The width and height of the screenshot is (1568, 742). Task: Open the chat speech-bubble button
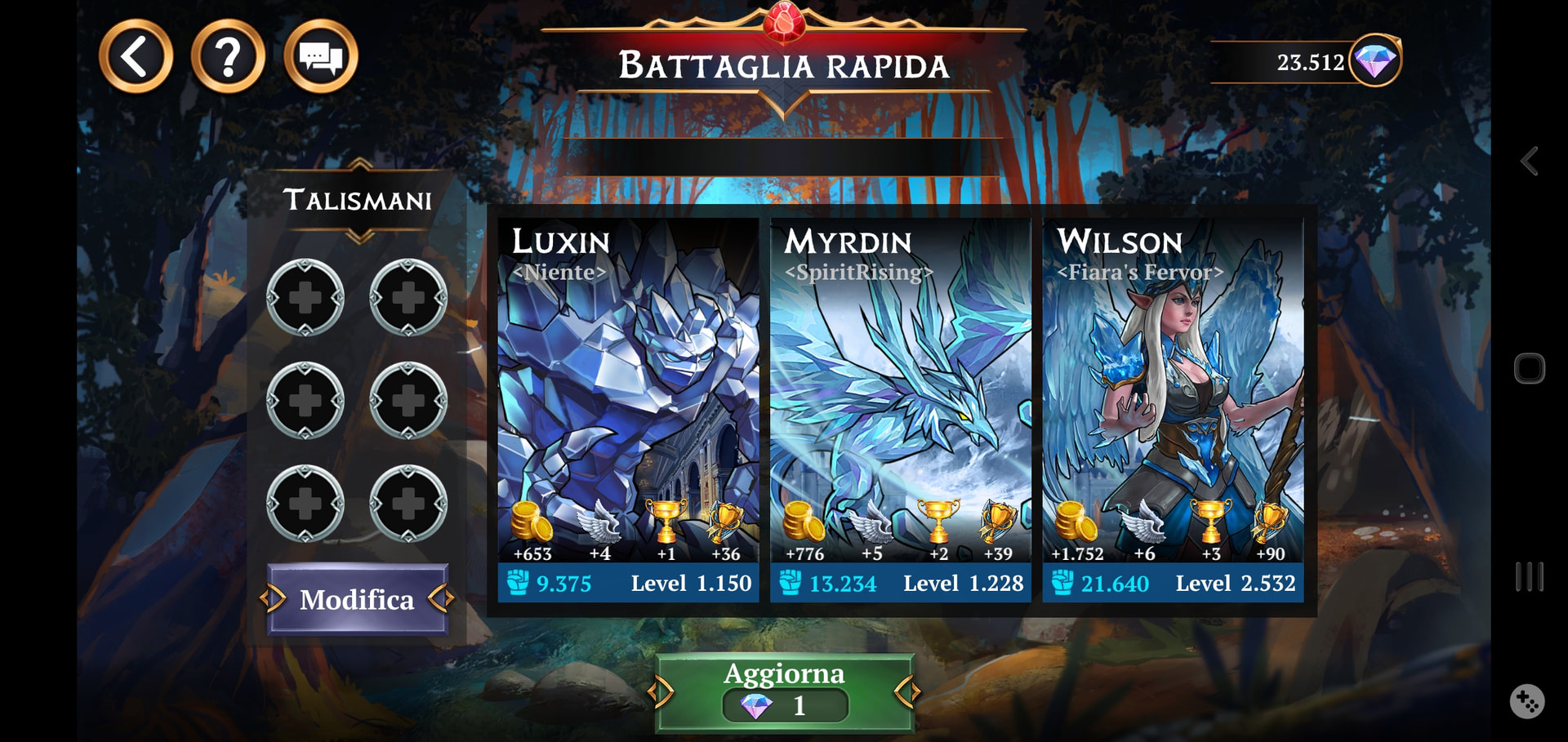click(320, 56)
